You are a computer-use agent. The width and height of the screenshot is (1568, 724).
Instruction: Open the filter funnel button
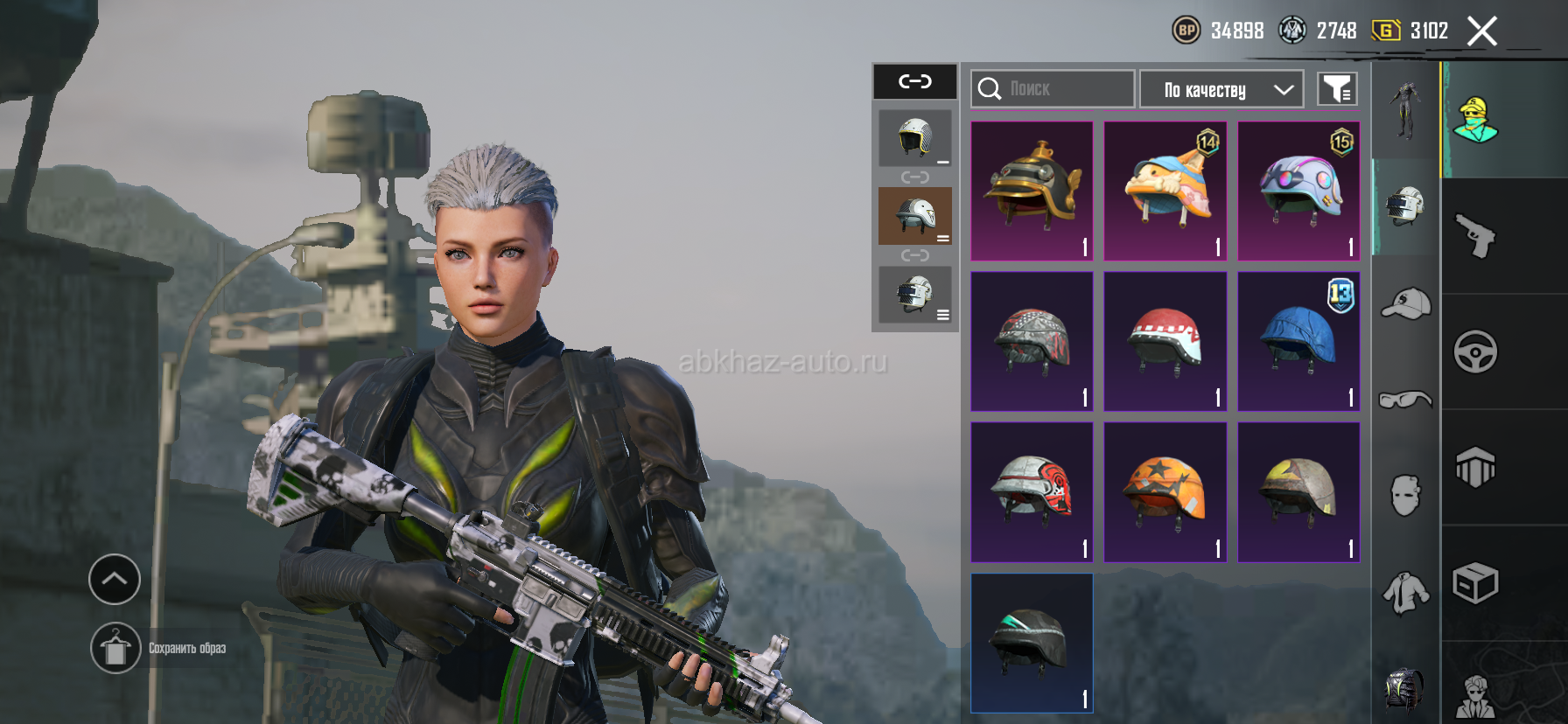[1337, 89]
